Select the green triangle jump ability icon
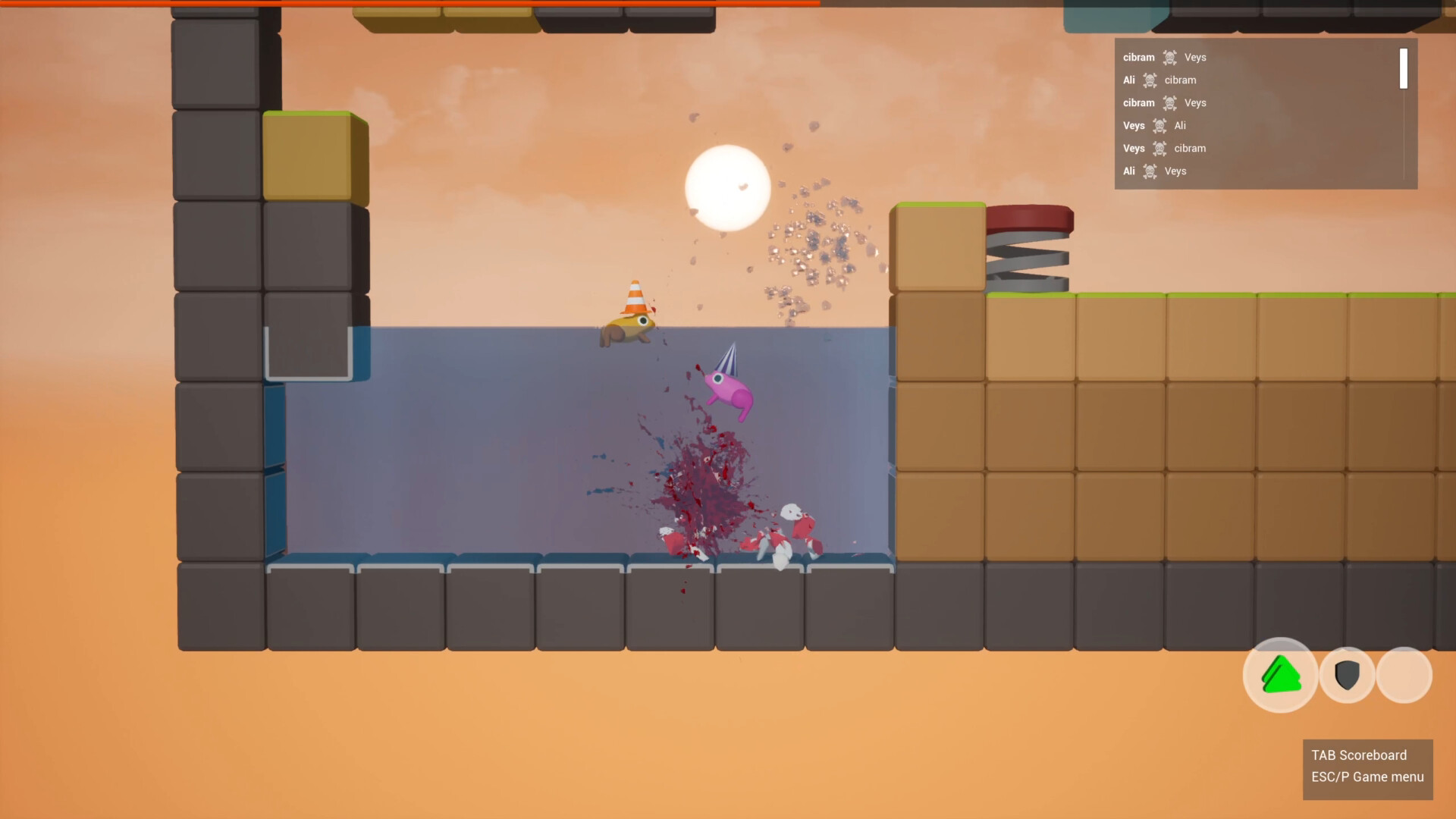 tap(1281, 675)
